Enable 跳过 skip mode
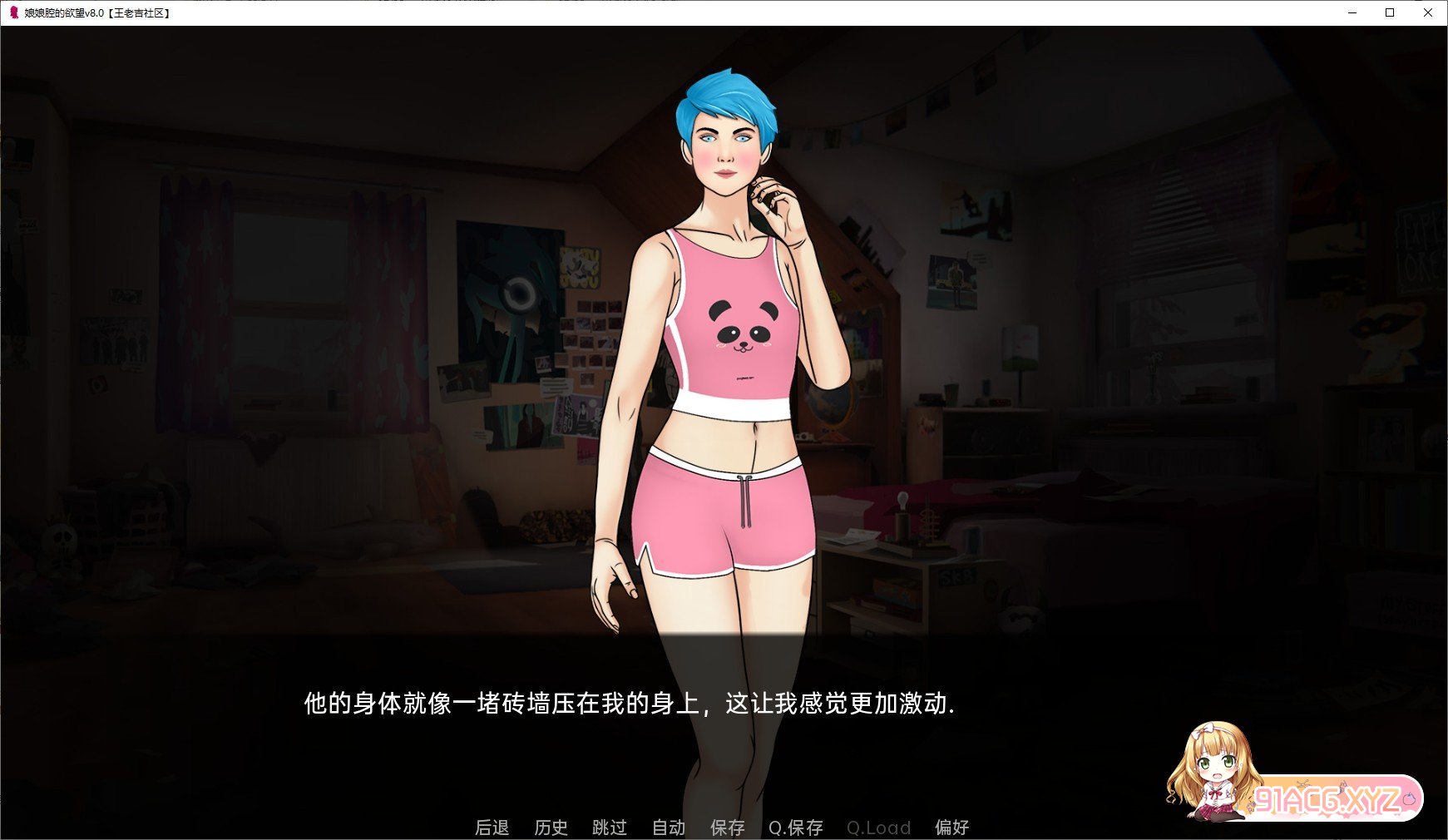Viewport: 1448px width, 840px height. 610,828
